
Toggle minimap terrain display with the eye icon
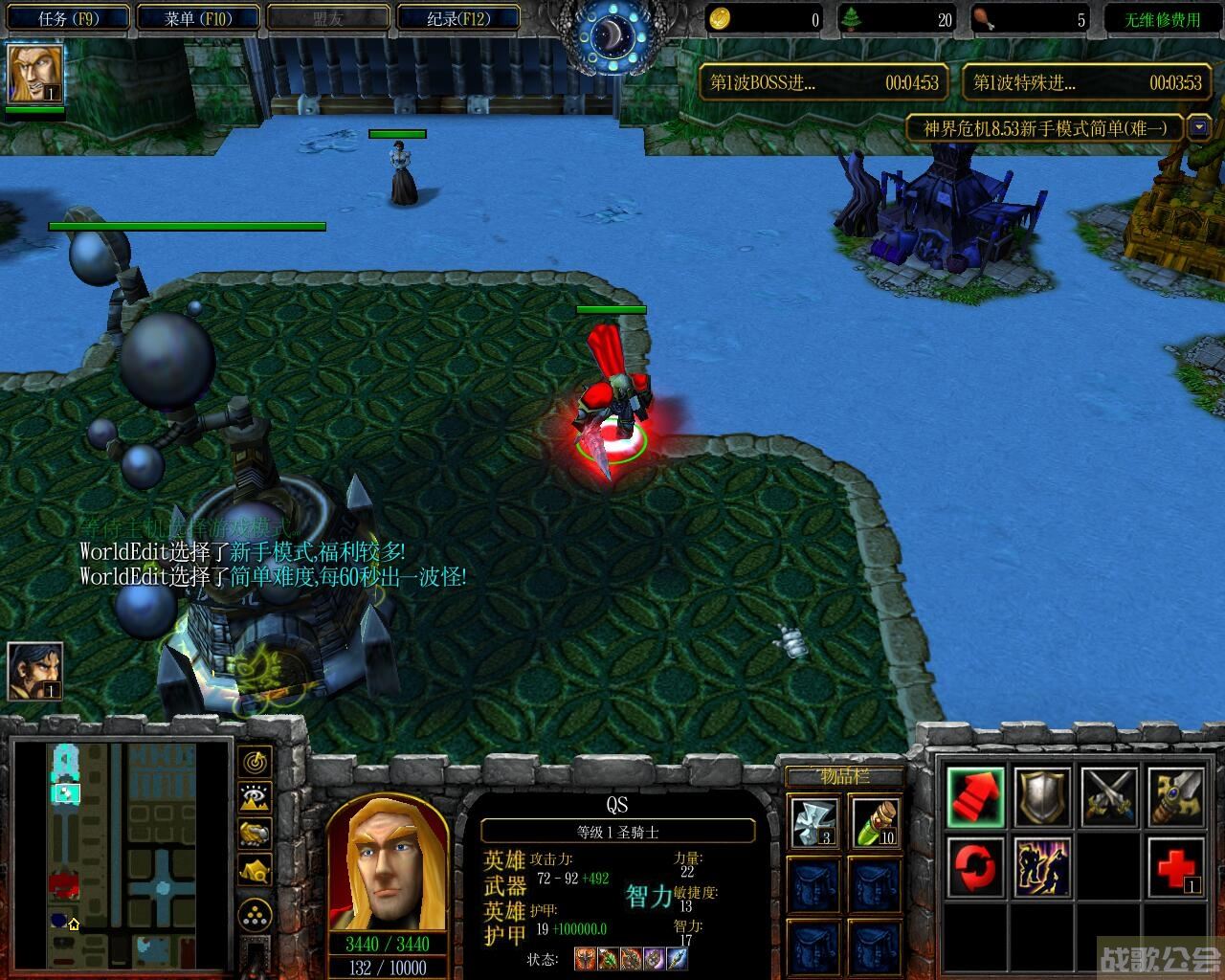[255, 797]
